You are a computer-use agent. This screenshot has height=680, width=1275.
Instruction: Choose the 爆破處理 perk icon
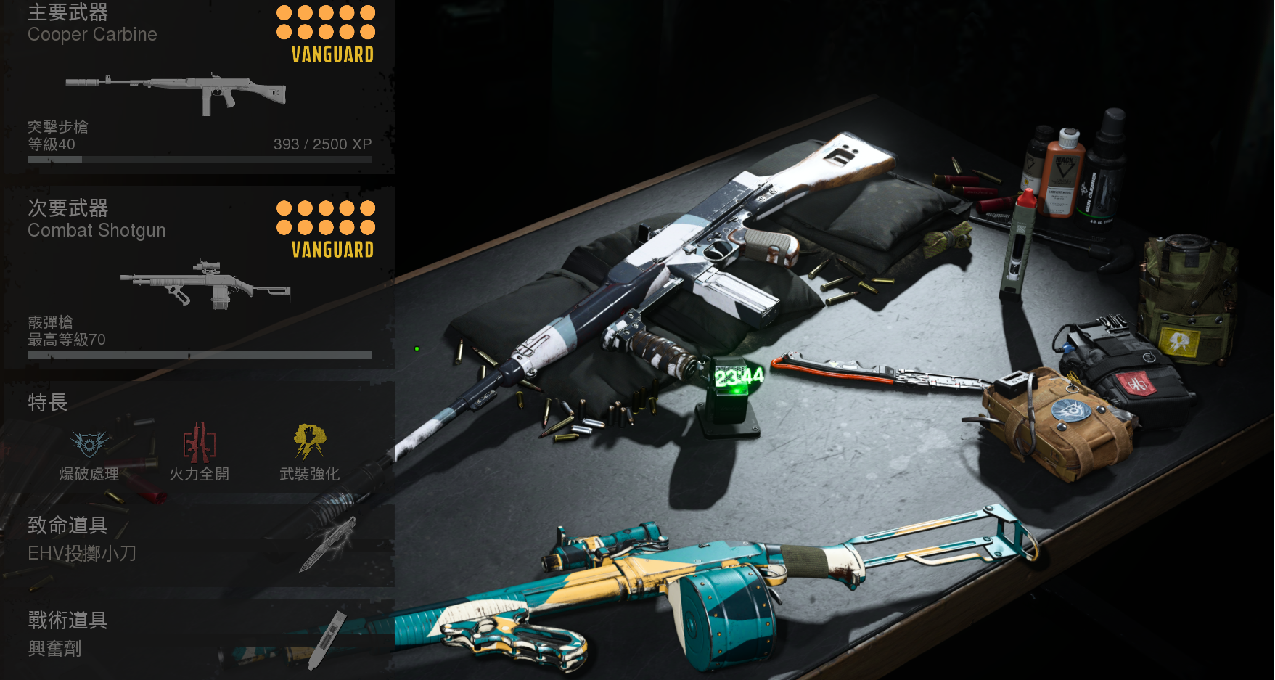point(89,442)
